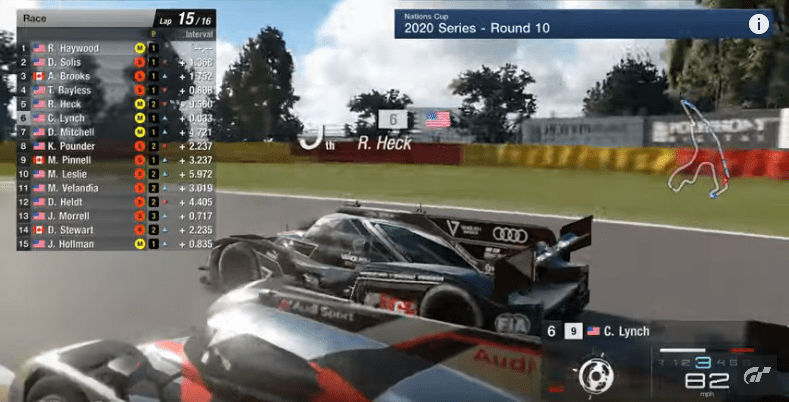Open the info icon in the Nations Cup banner
This screenshot has width=789, height=402.
tap(759, 25)
